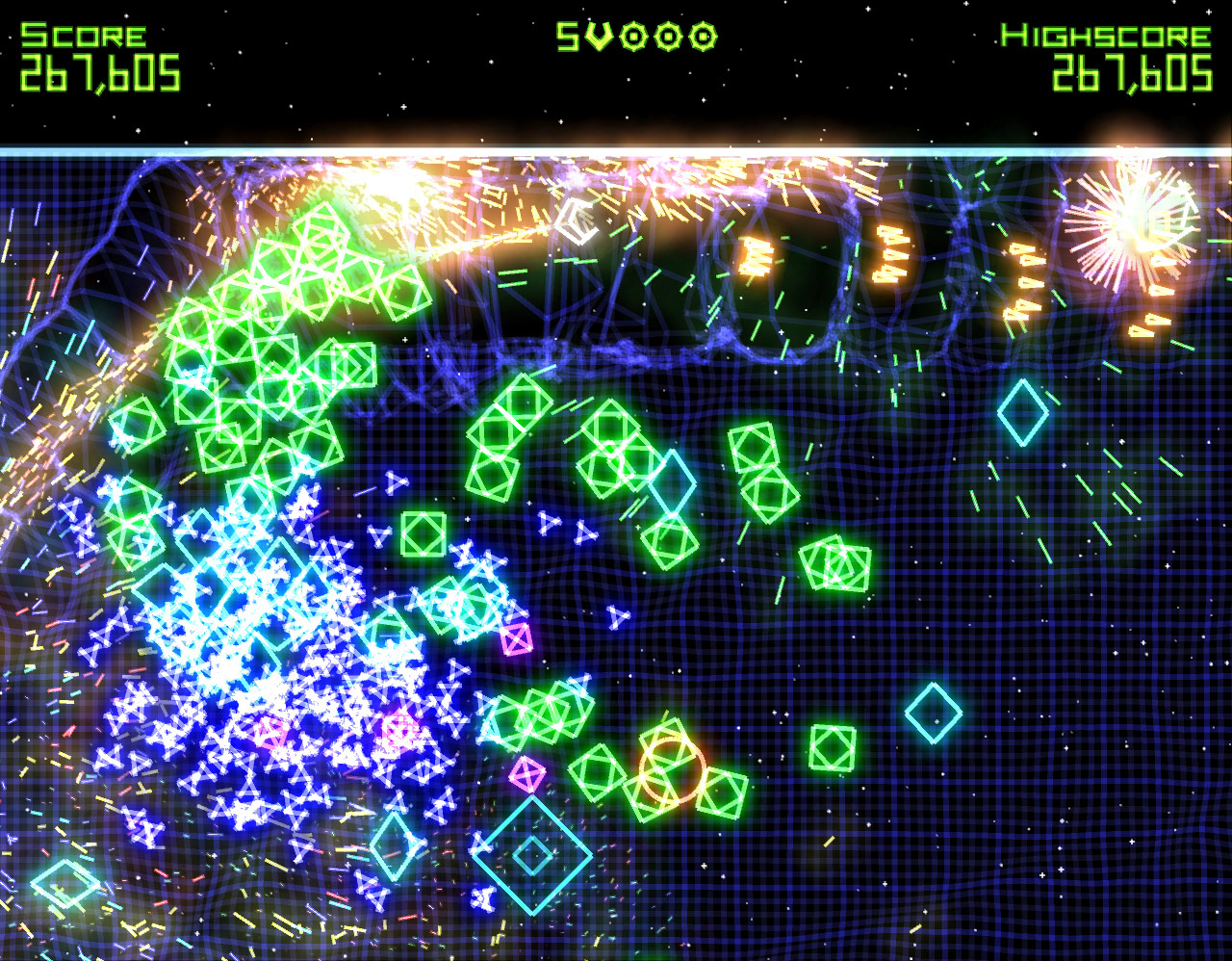Click the yellow circle enemy near bottom center
The image size is (1232, 961).
674,770
